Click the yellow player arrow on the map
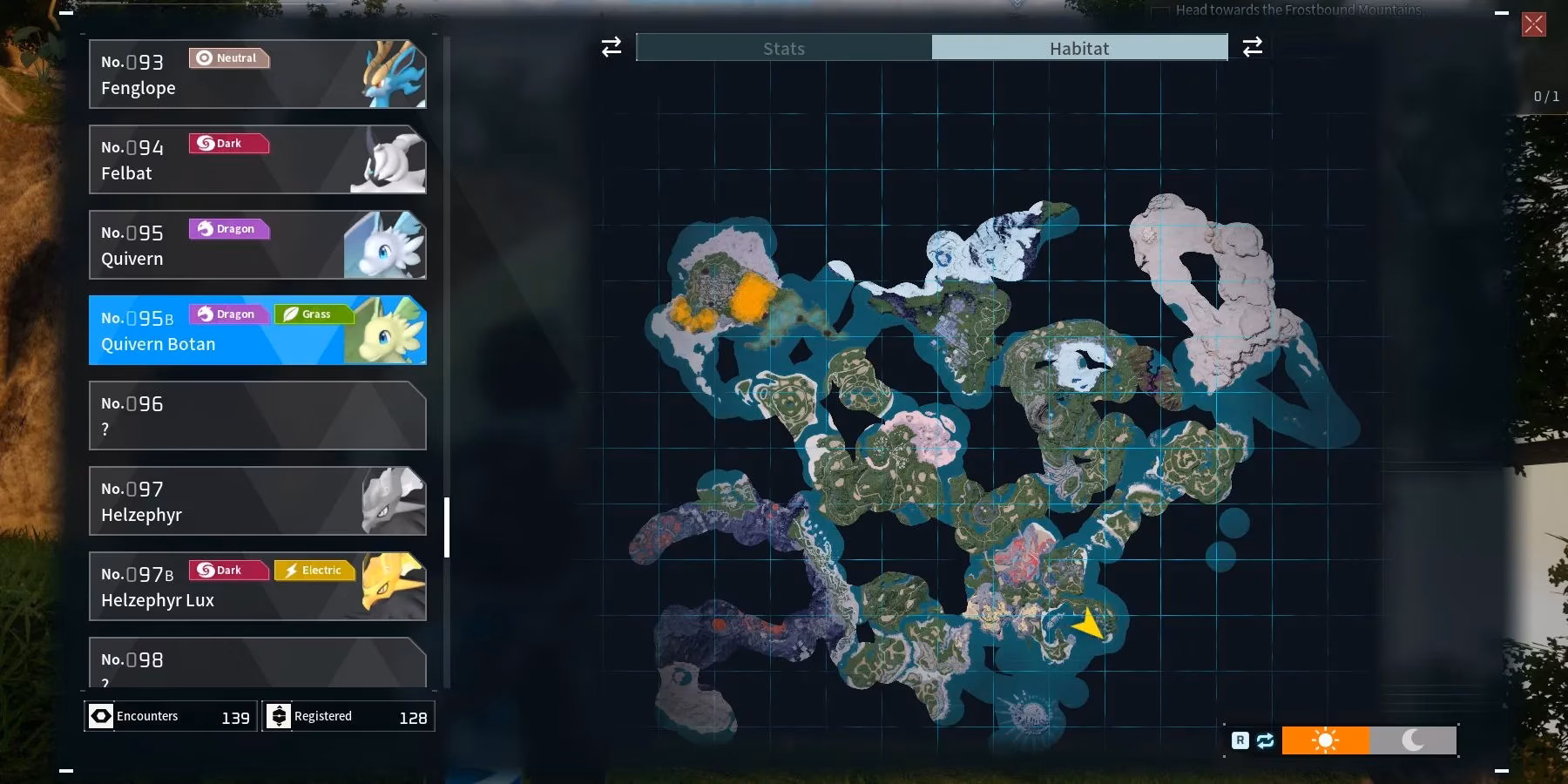The image size is (1568, 784). pos(1089,623)
